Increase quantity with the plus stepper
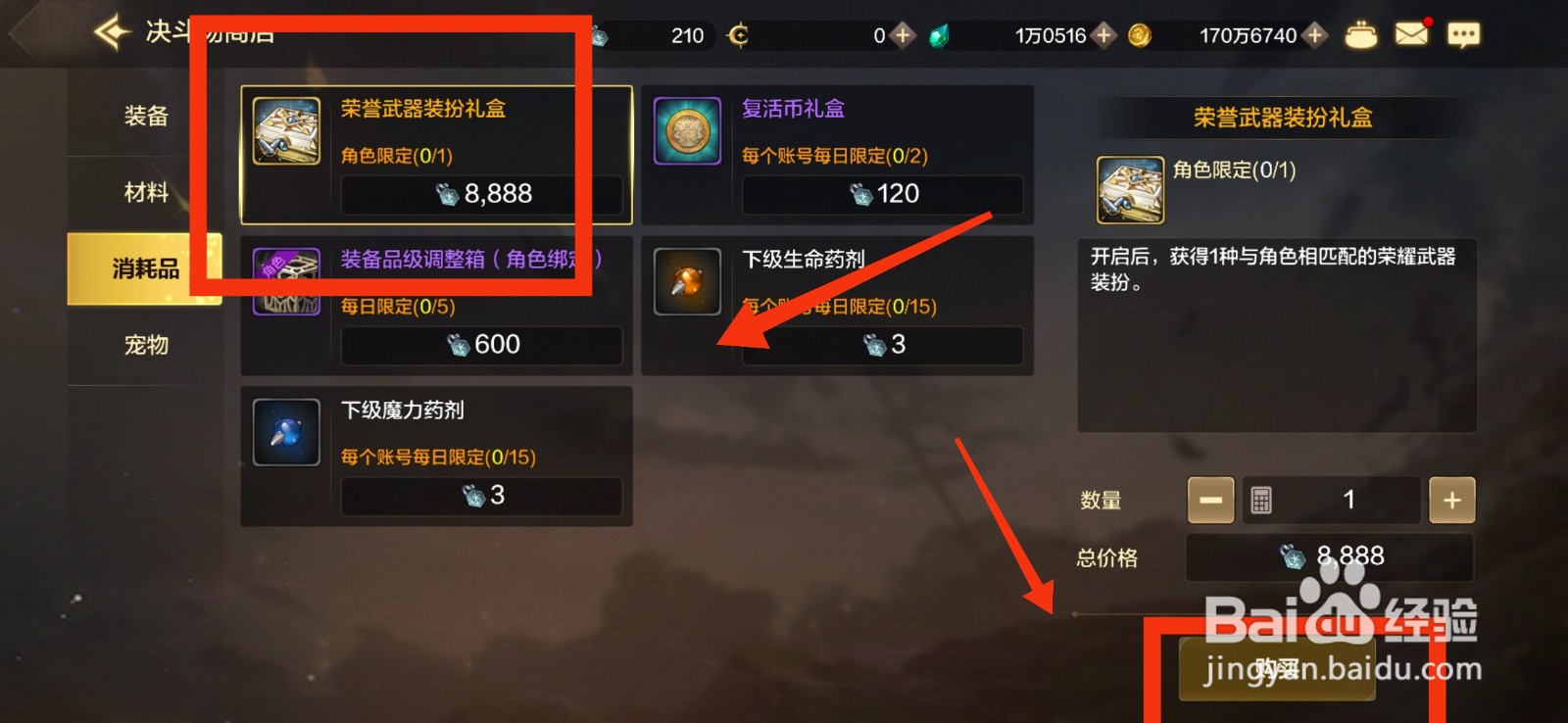 [x=1451, y=500]
